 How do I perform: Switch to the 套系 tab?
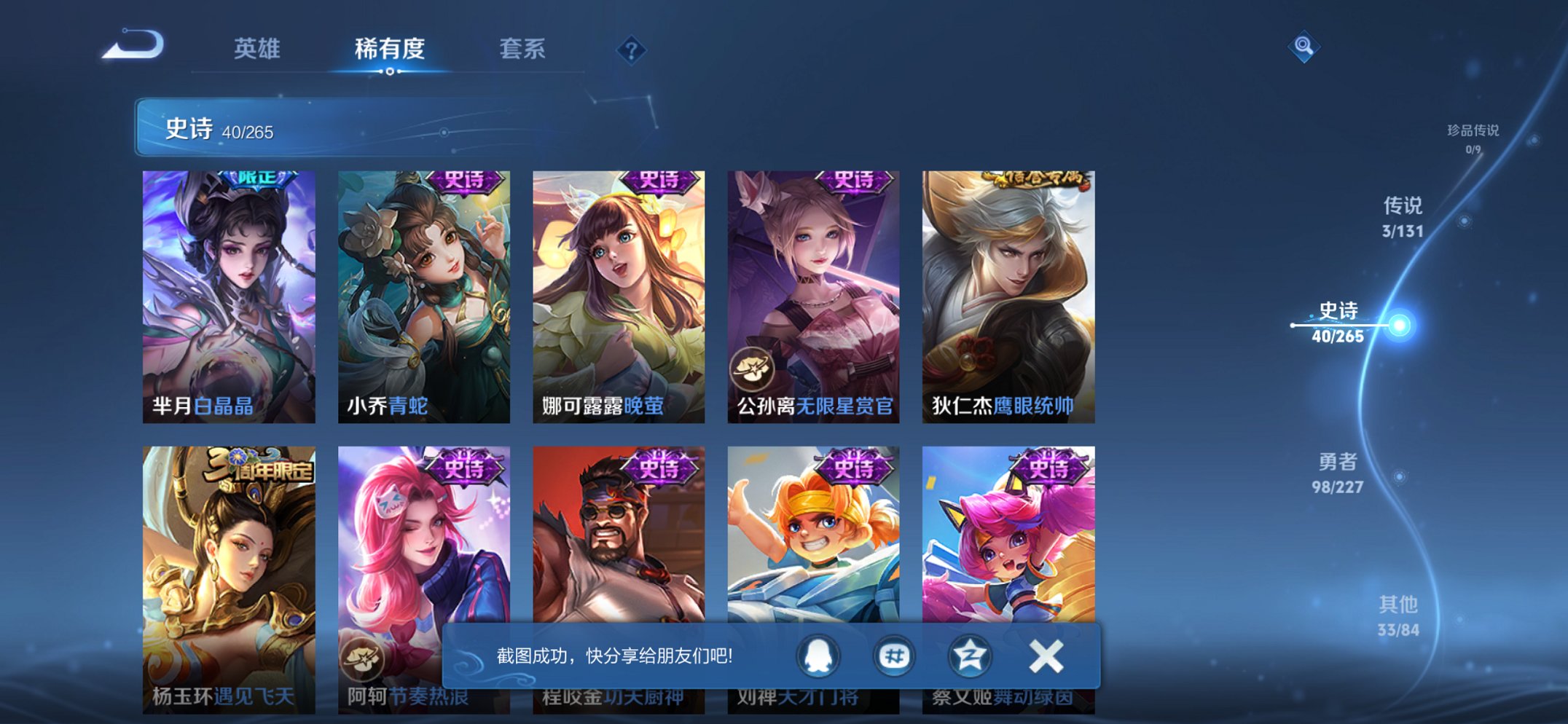(x=522, y=50)
